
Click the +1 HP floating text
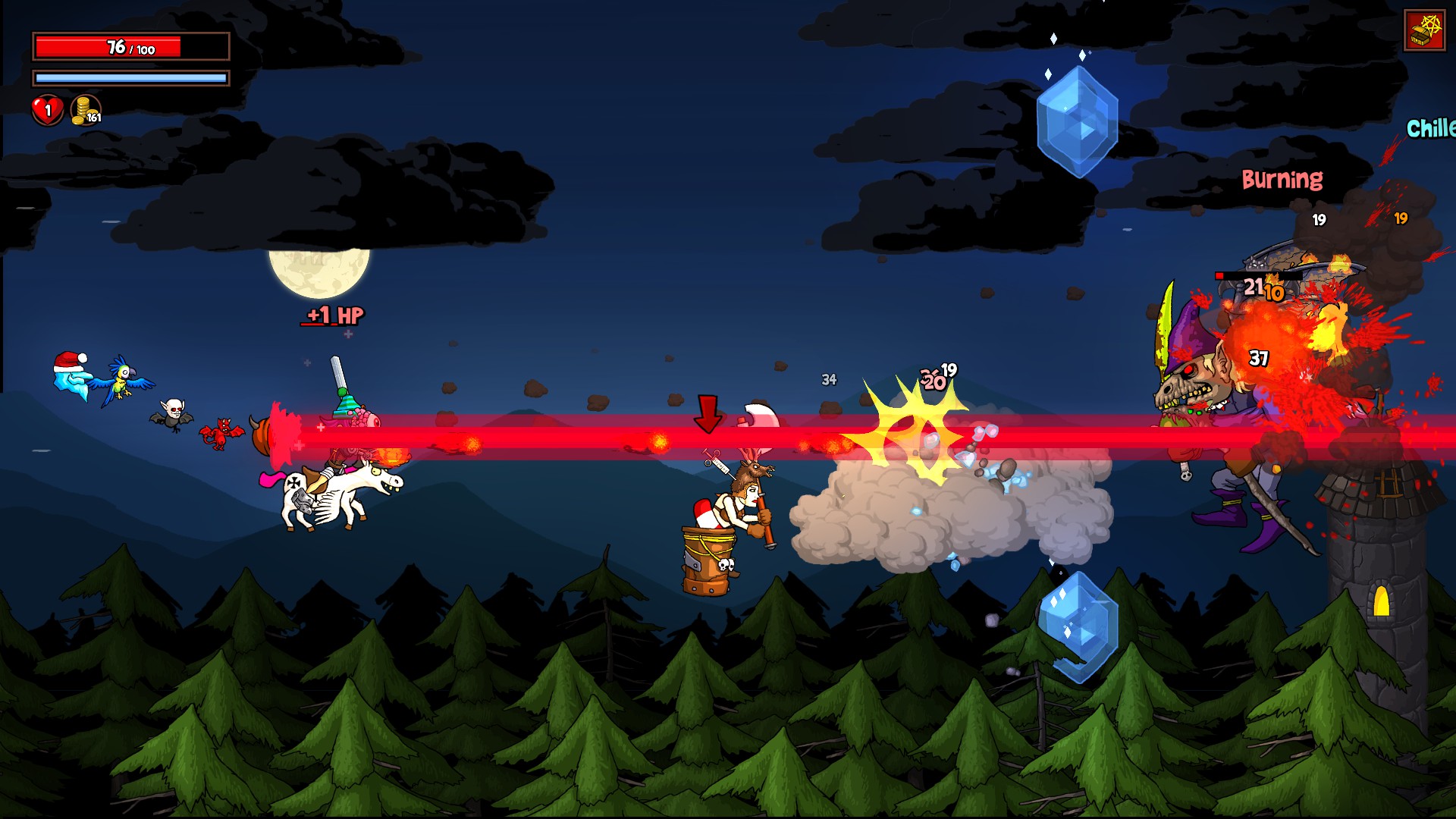click(334, 316)
